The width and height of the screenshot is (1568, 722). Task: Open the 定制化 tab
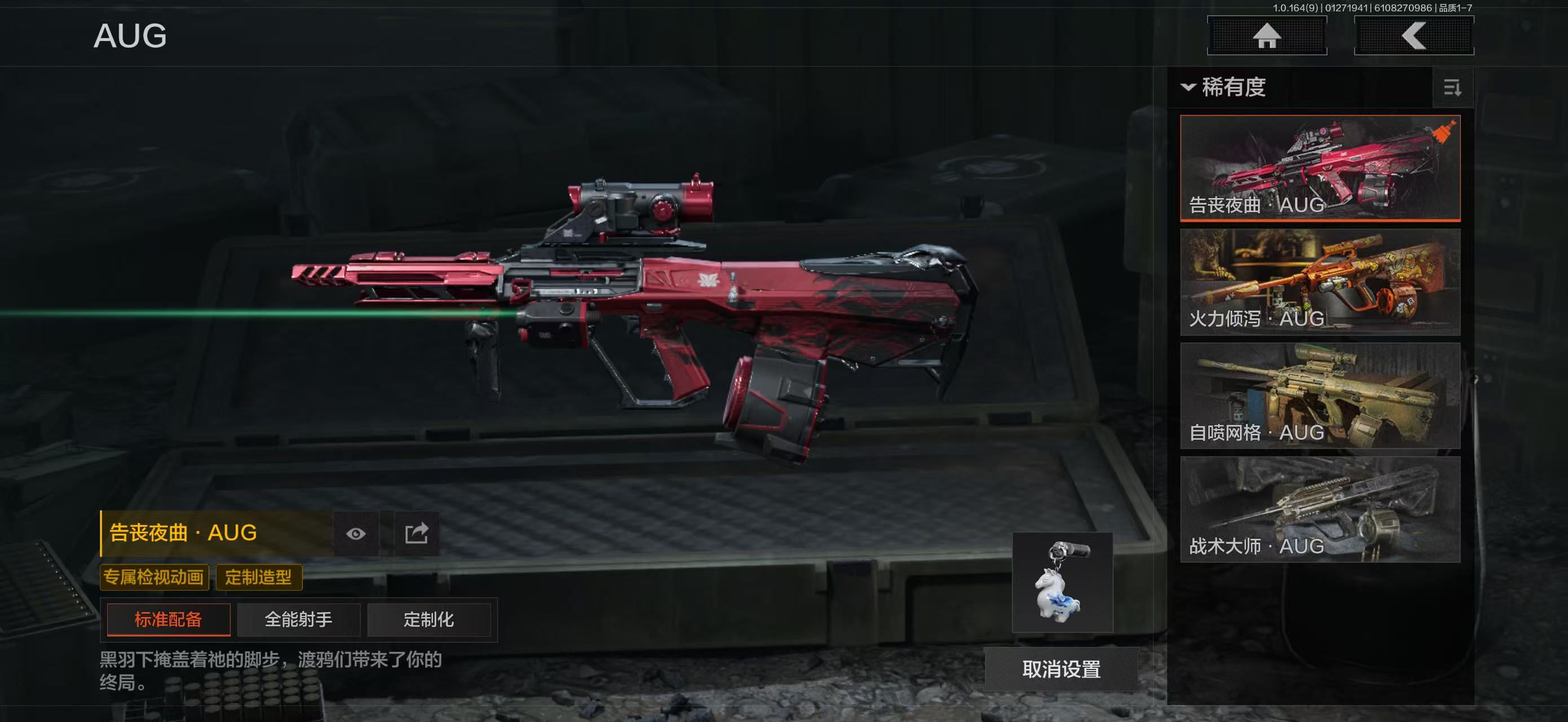pyautogui.click(x=429, y=620)
